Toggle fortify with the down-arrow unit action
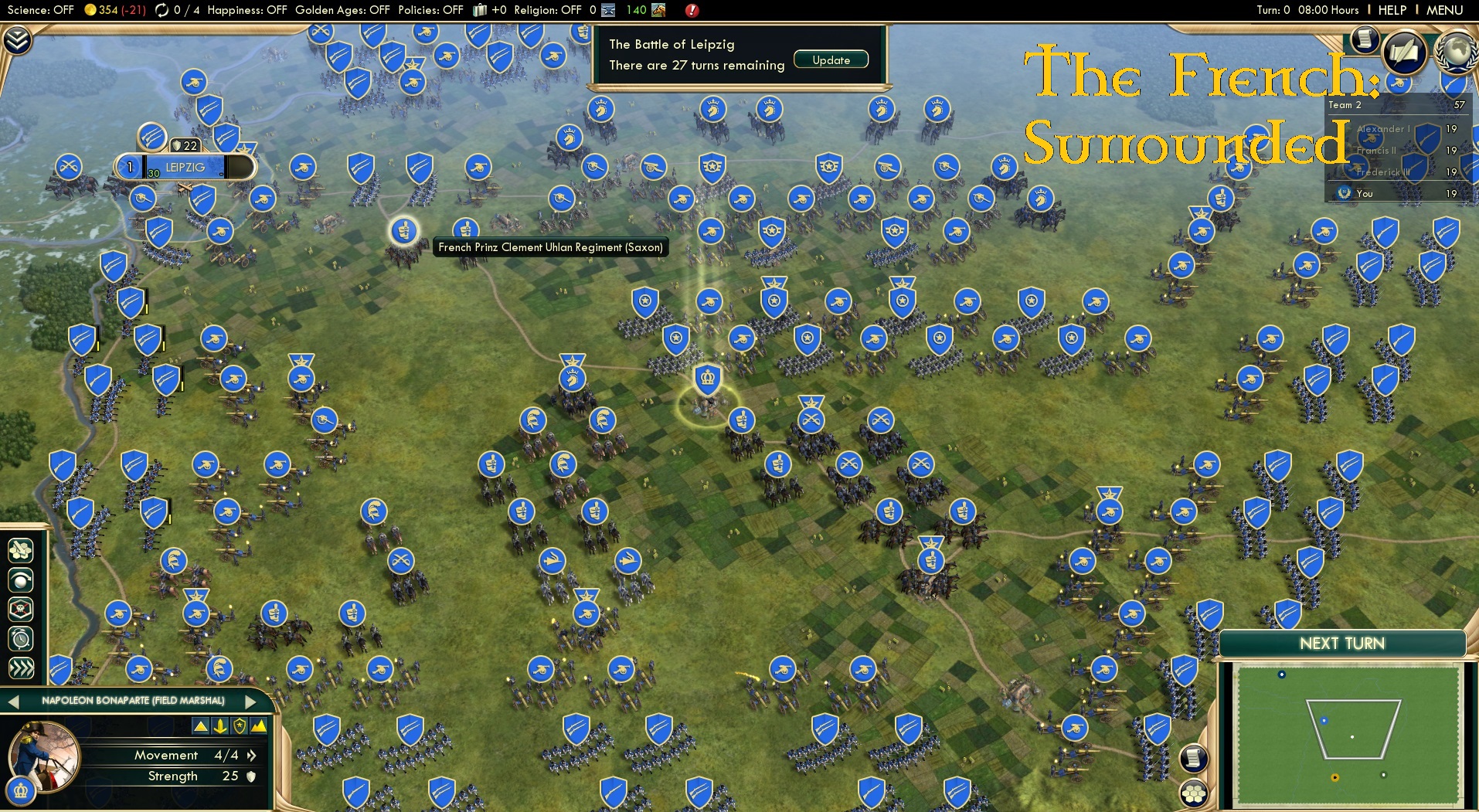 219,725
